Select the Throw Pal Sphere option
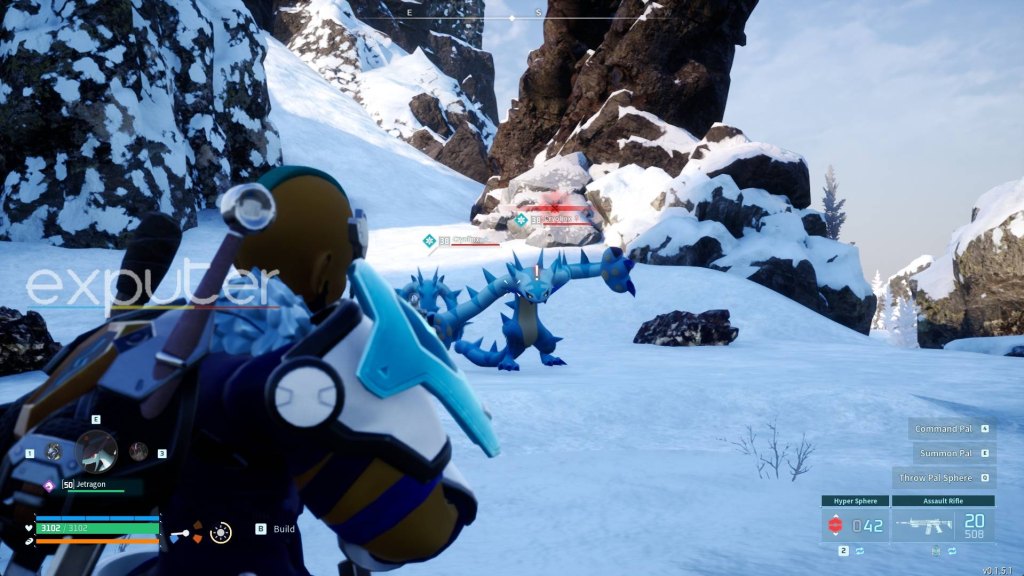 coord(944,478)
